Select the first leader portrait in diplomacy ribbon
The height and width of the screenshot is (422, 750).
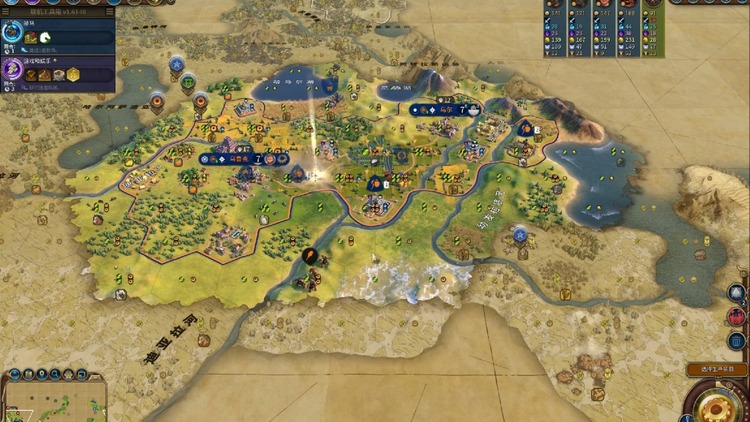555,6
